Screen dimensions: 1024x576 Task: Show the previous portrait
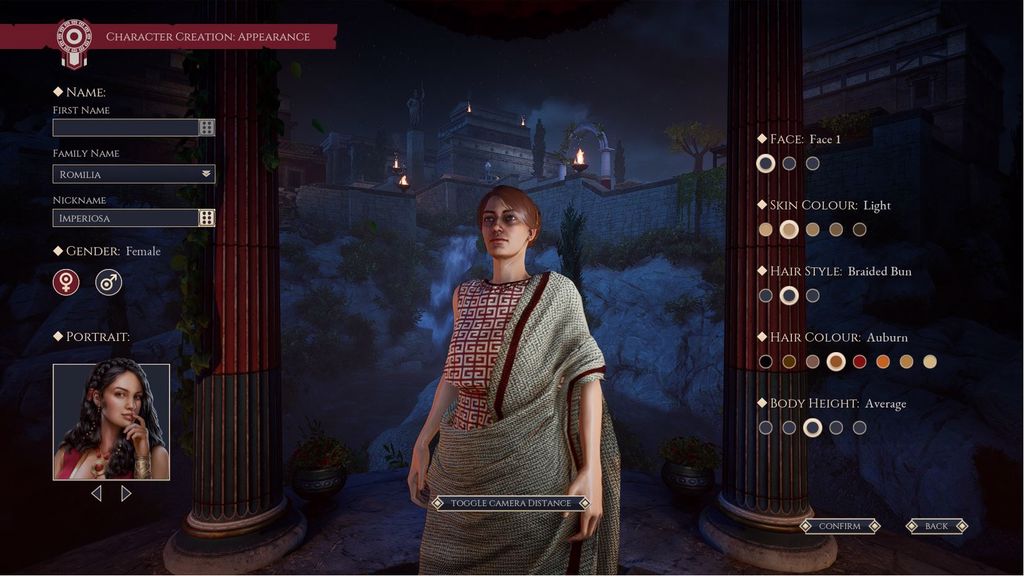tap(96, 493)
